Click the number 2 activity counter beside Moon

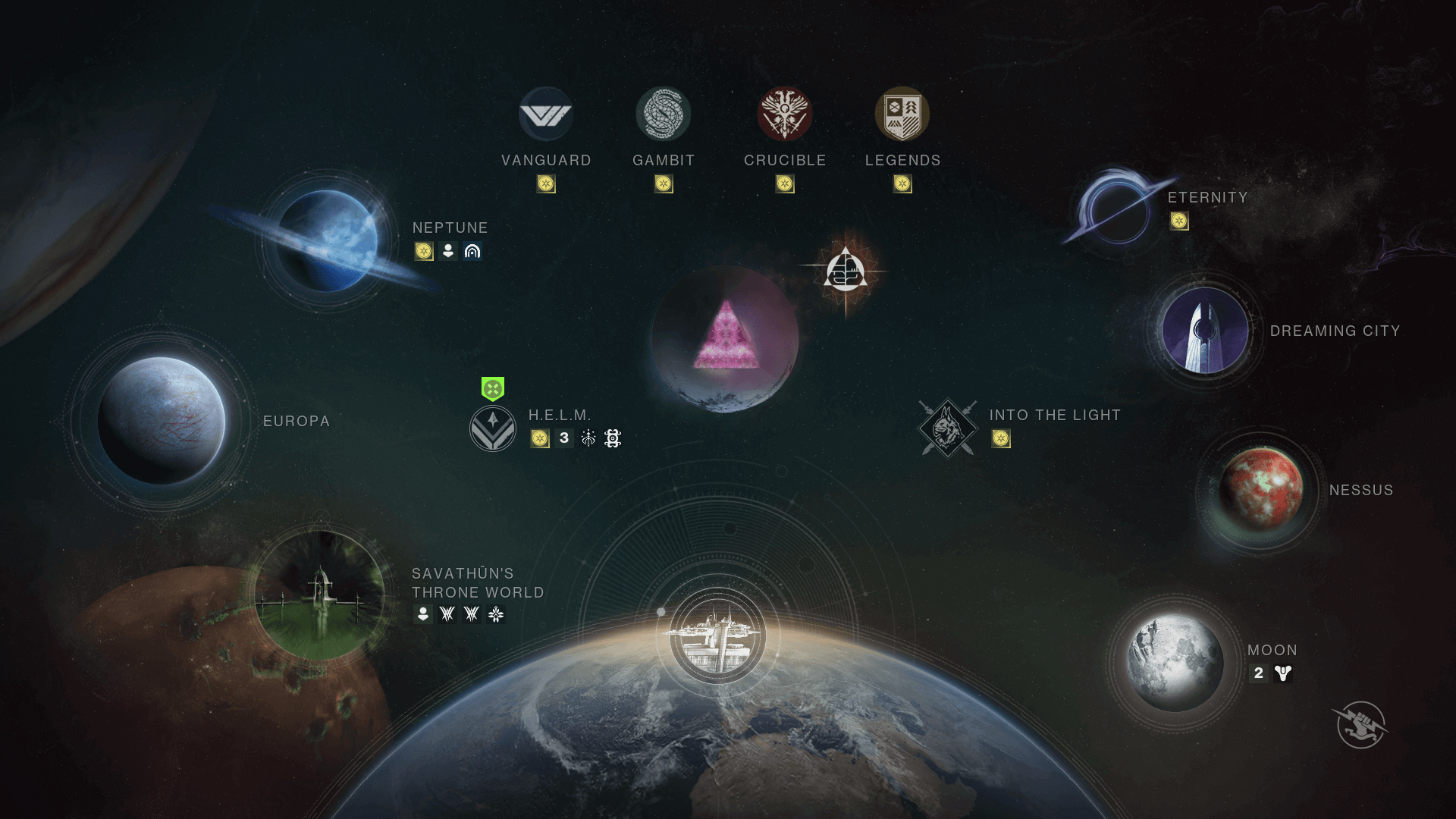coord(1259,672)
